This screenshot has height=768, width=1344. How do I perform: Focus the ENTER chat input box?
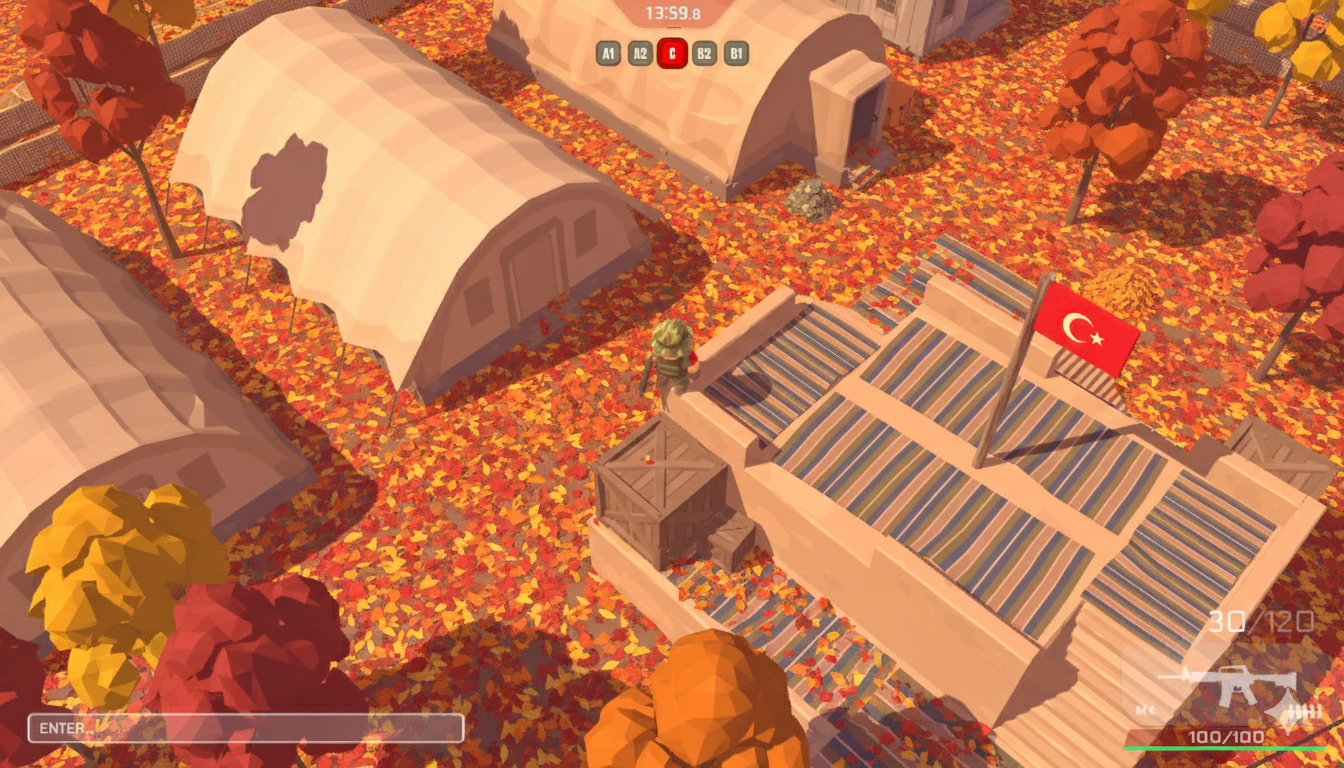pos(246,728)
